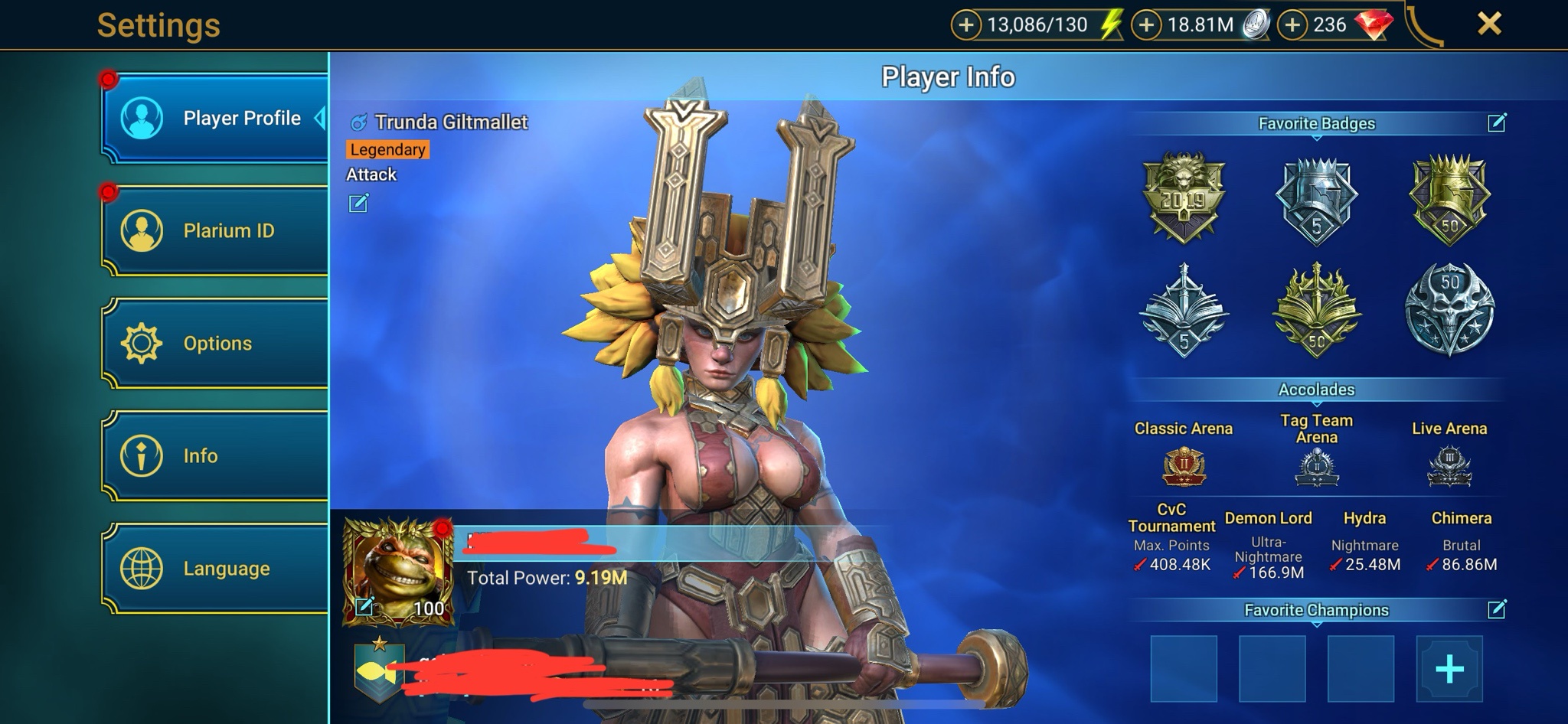View the Live Arena accolade emblem
The width and height of the screenshot is (1568, 724).
coord(1449,466)
